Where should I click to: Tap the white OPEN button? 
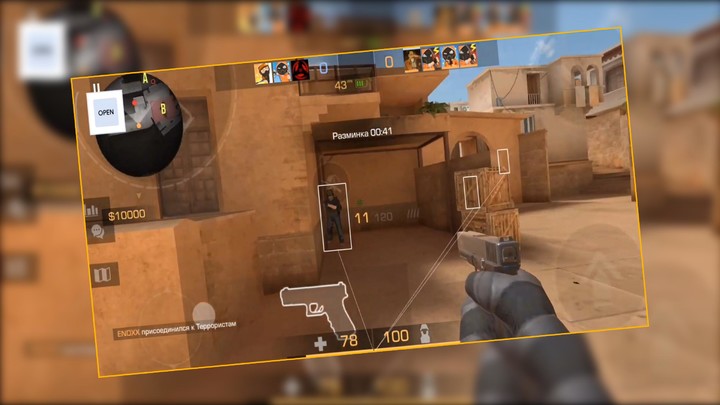click(106, 113)
